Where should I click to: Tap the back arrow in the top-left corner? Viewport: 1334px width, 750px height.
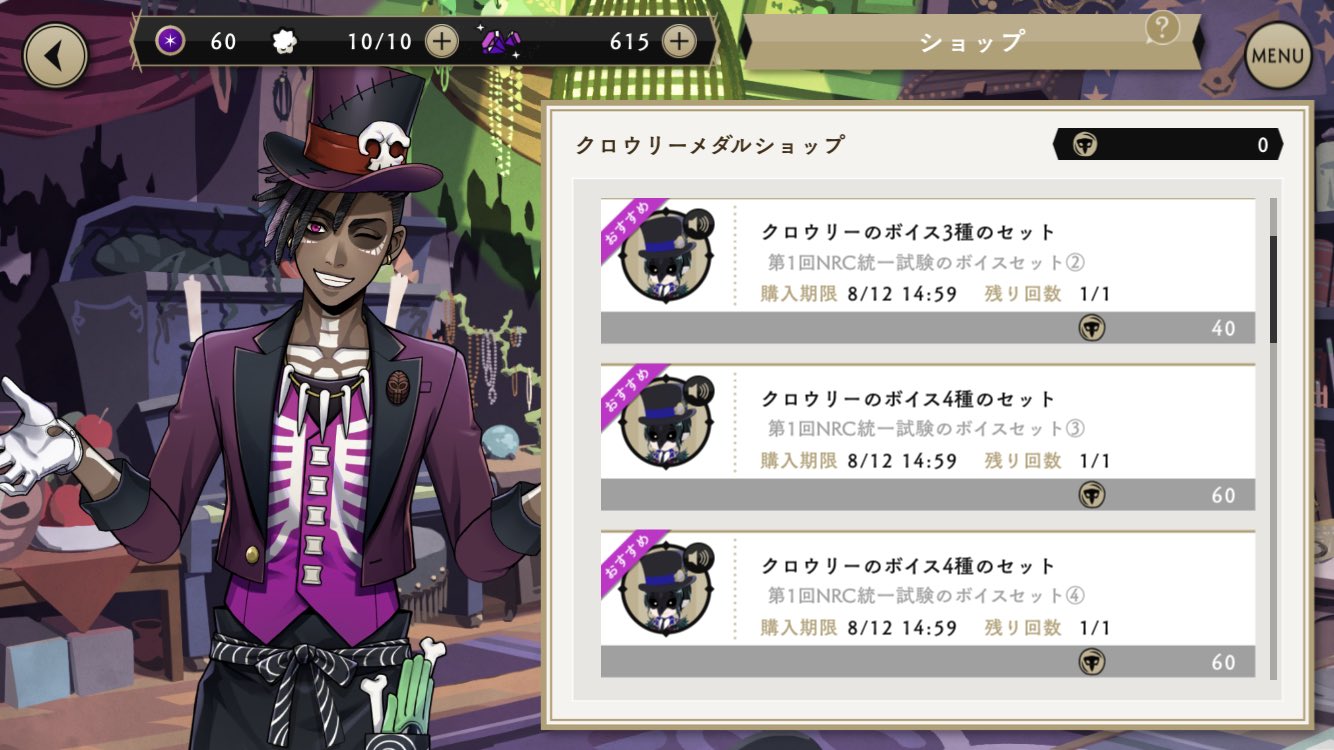54,55
